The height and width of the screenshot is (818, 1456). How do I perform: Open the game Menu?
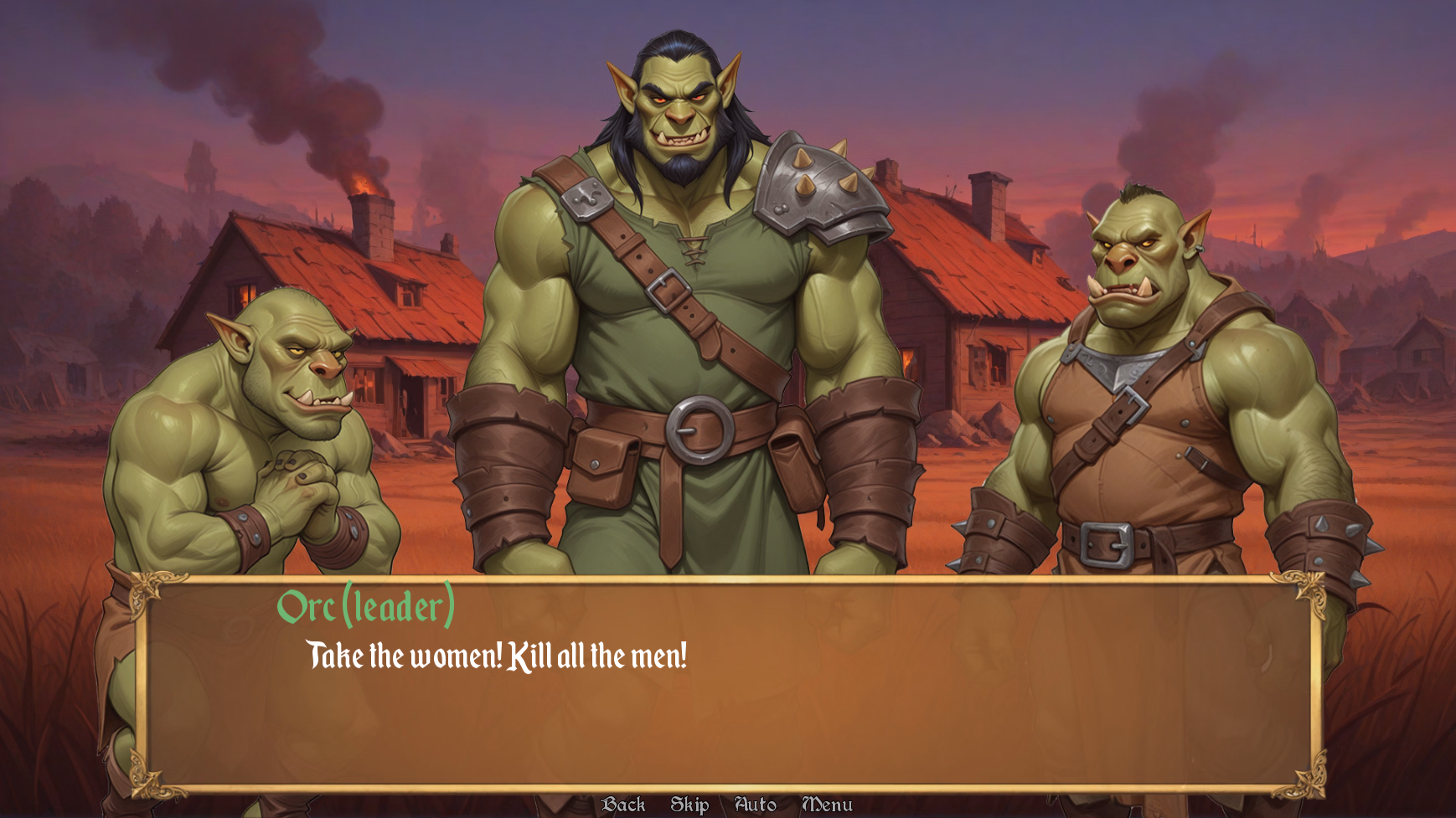pyautogui.click(x=827, y=805)
